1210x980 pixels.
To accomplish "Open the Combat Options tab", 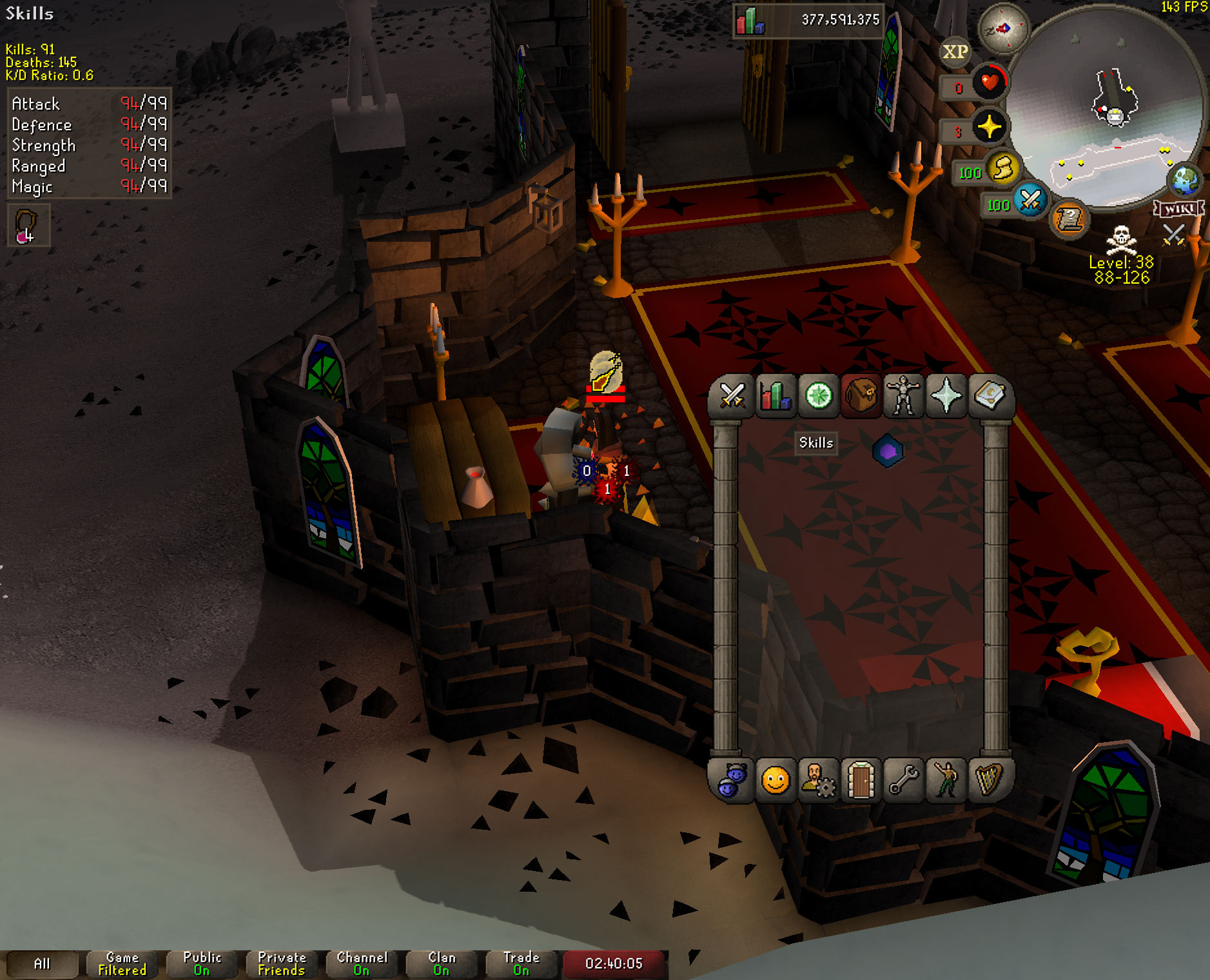I will (x=732, y=396).
